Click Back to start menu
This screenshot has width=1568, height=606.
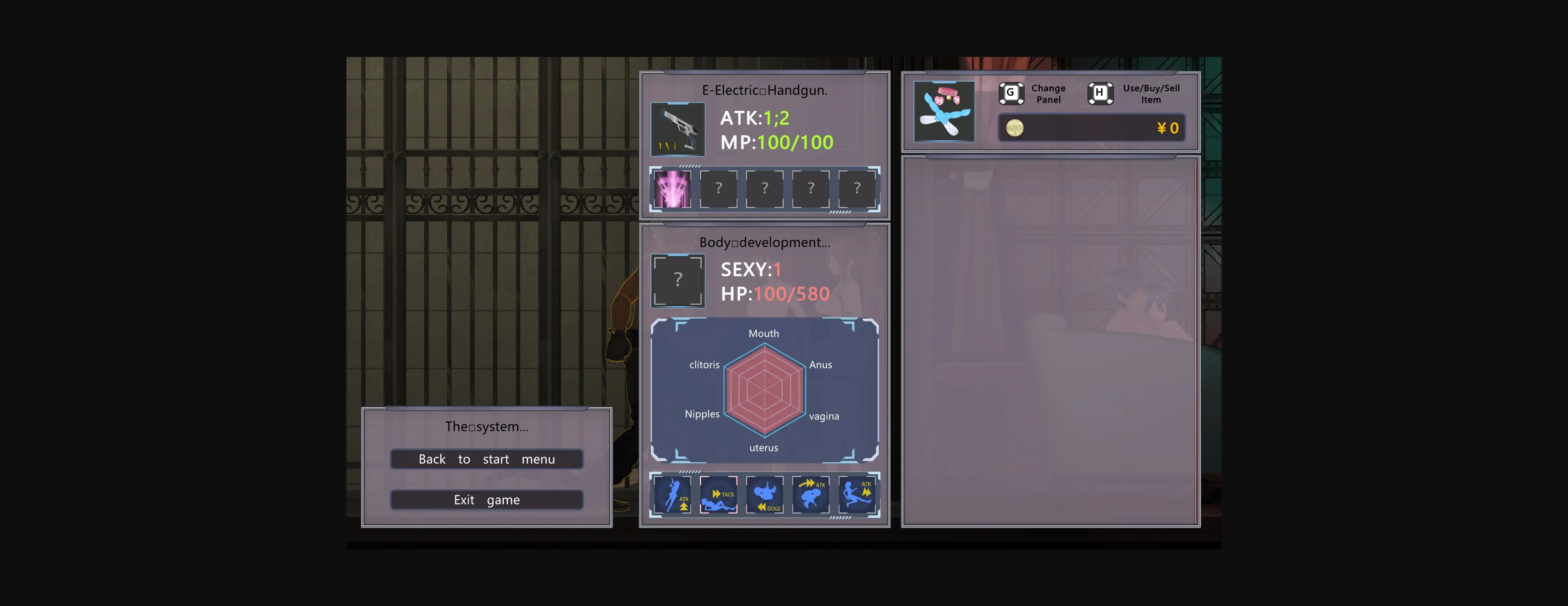tap(486, 459)
